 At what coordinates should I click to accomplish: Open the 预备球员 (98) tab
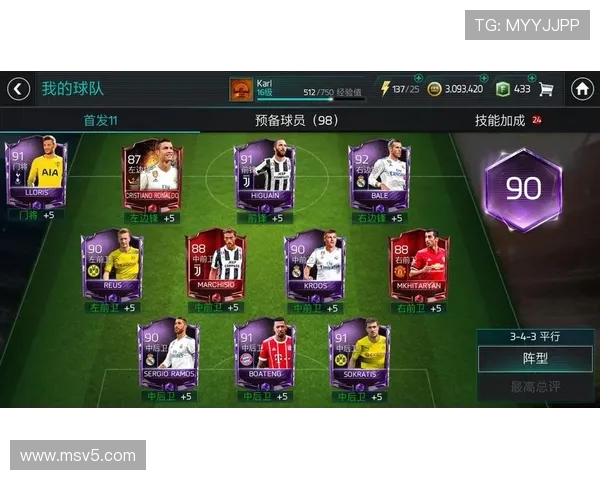(297, 121)
